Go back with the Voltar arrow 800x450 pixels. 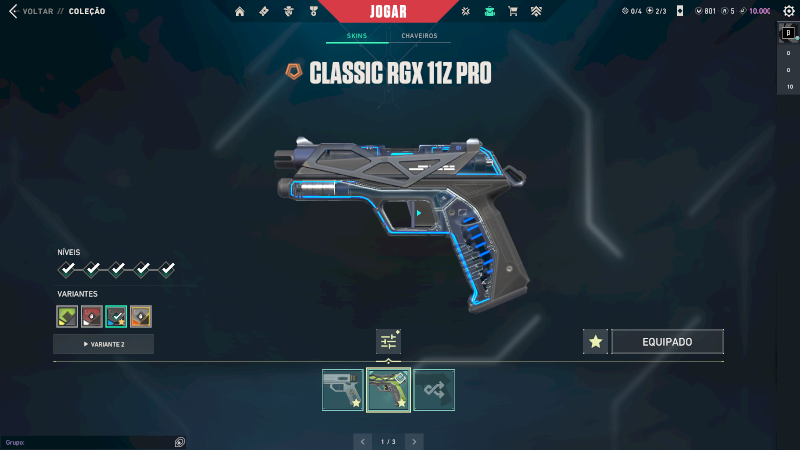(x=13, y=11)
